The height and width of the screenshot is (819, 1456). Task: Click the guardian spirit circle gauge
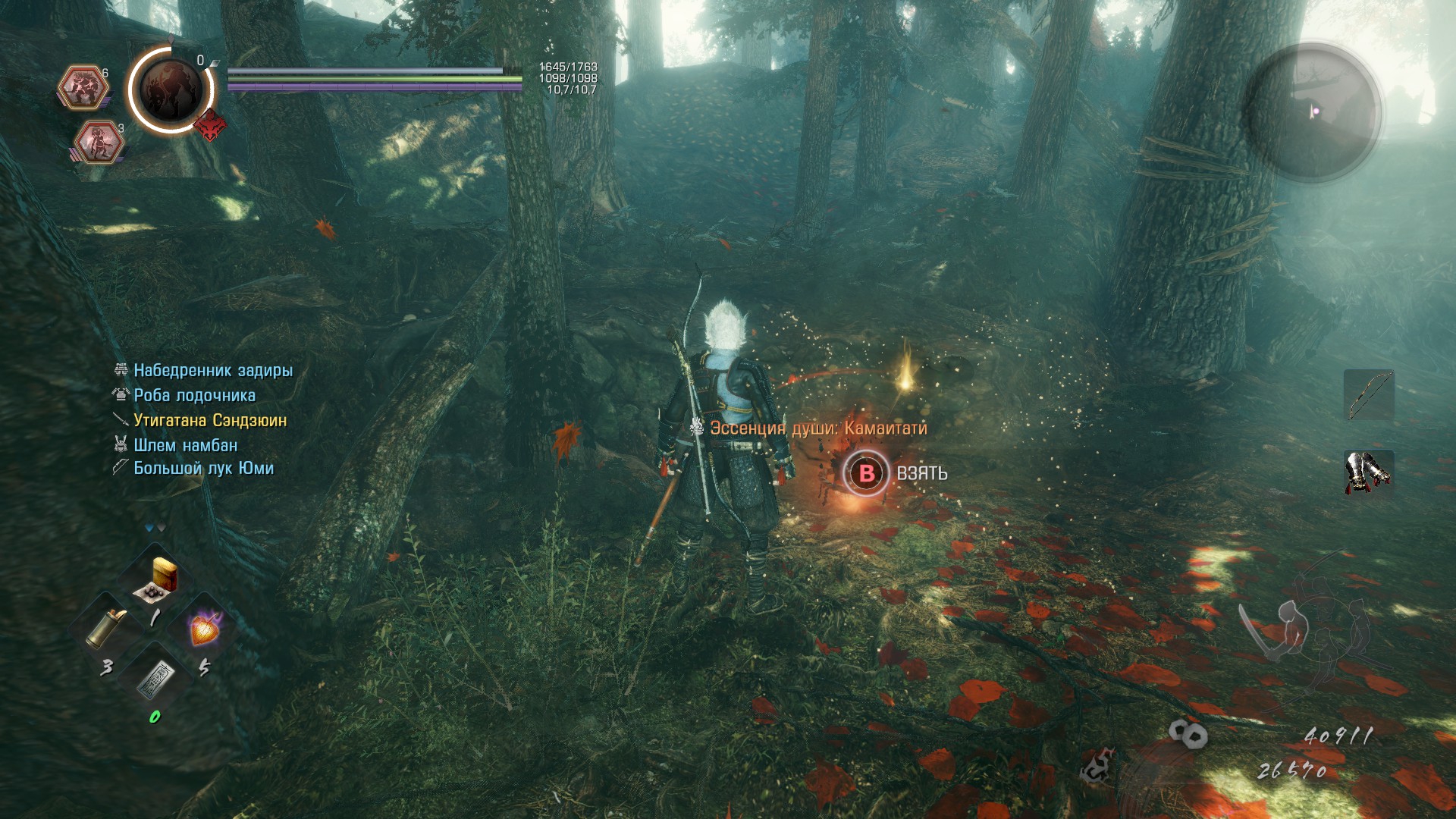click(171, 89)
